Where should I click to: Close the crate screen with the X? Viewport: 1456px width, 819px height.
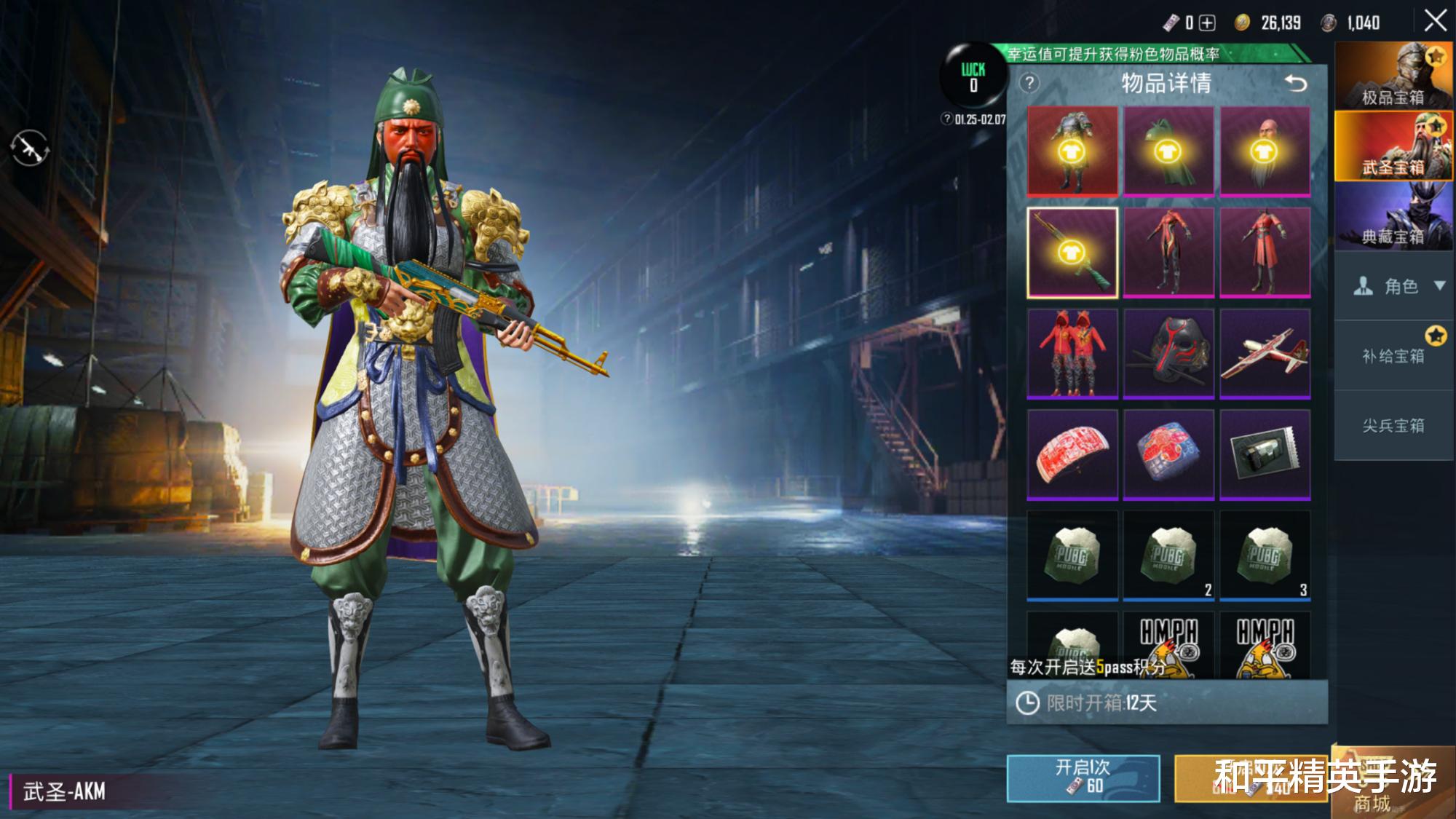[1435, 21]
